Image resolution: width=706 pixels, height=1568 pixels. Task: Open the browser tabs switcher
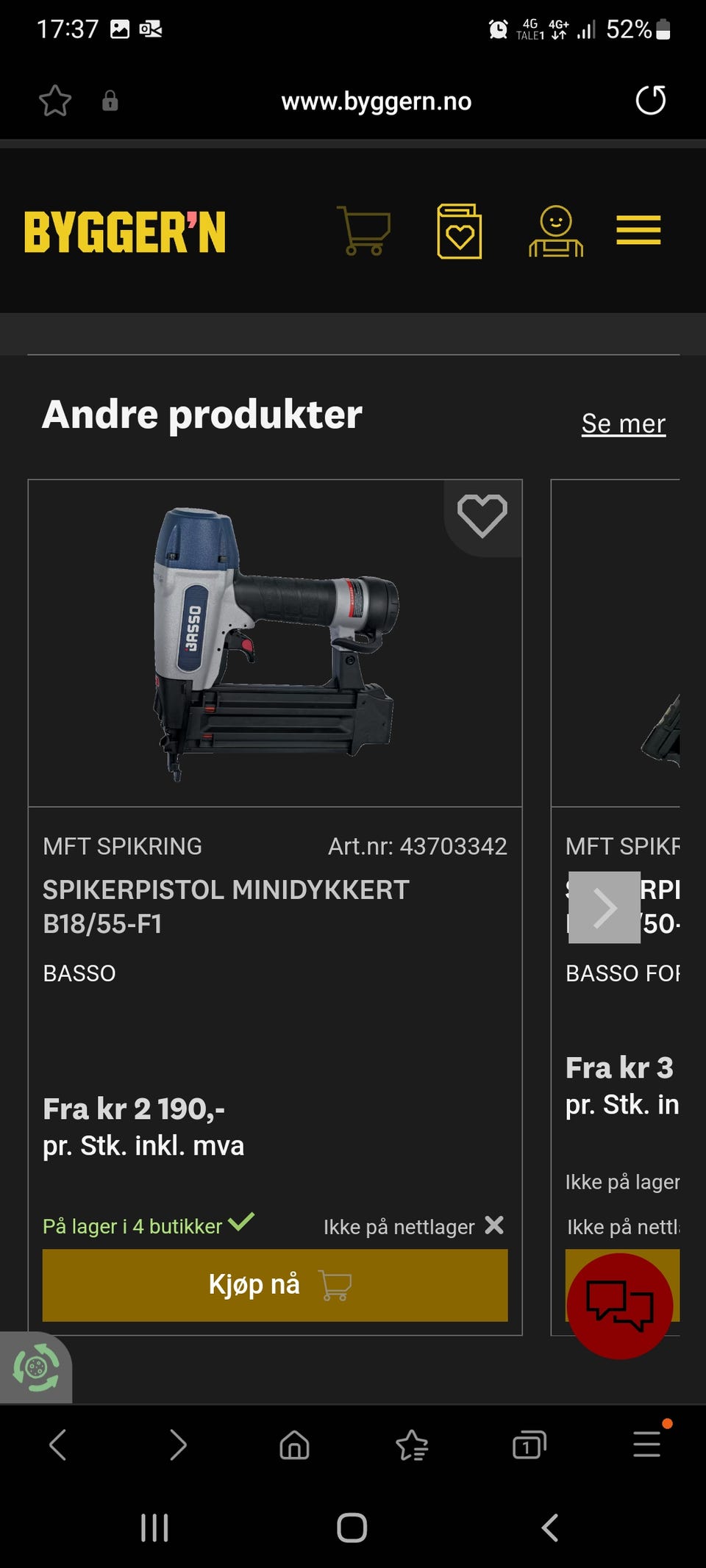529,1445
